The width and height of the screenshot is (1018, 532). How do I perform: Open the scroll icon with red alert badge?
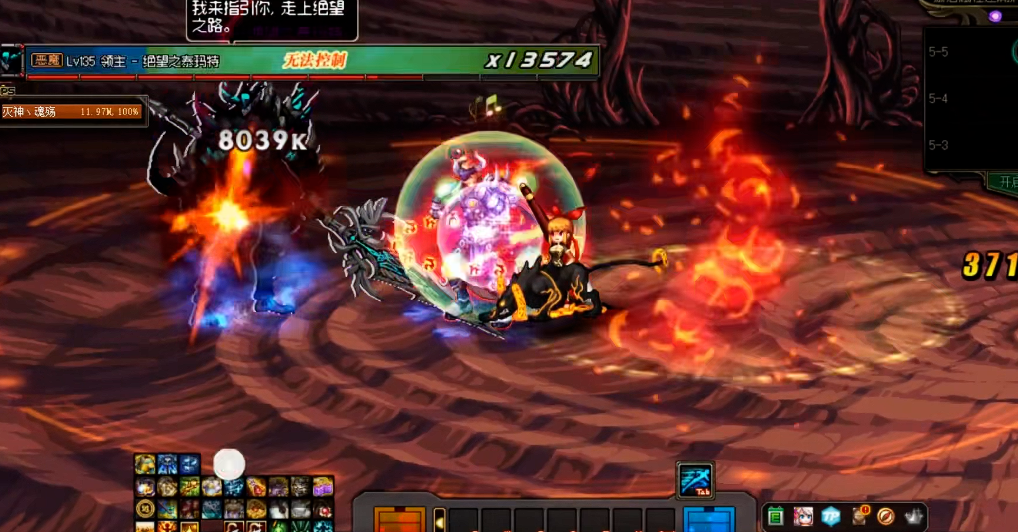click(x=858, y=516)
